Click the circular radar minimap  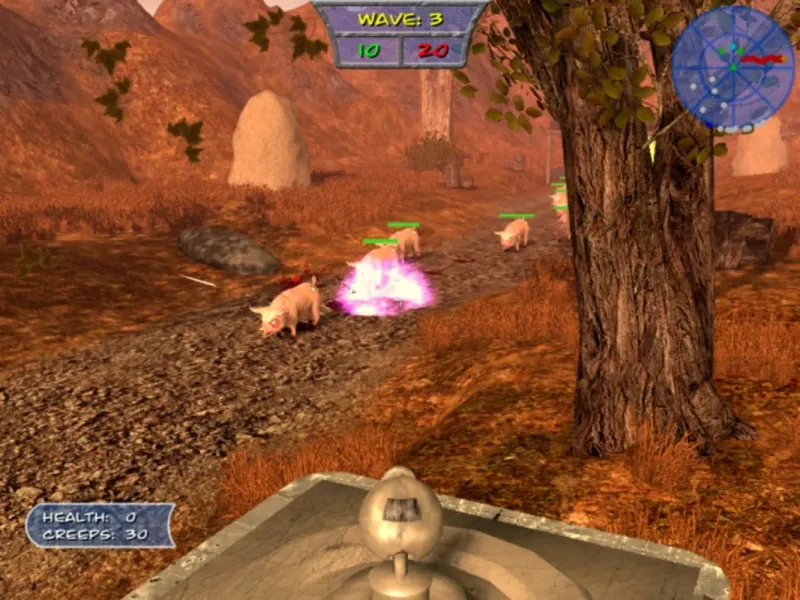[x=732, y=67]
